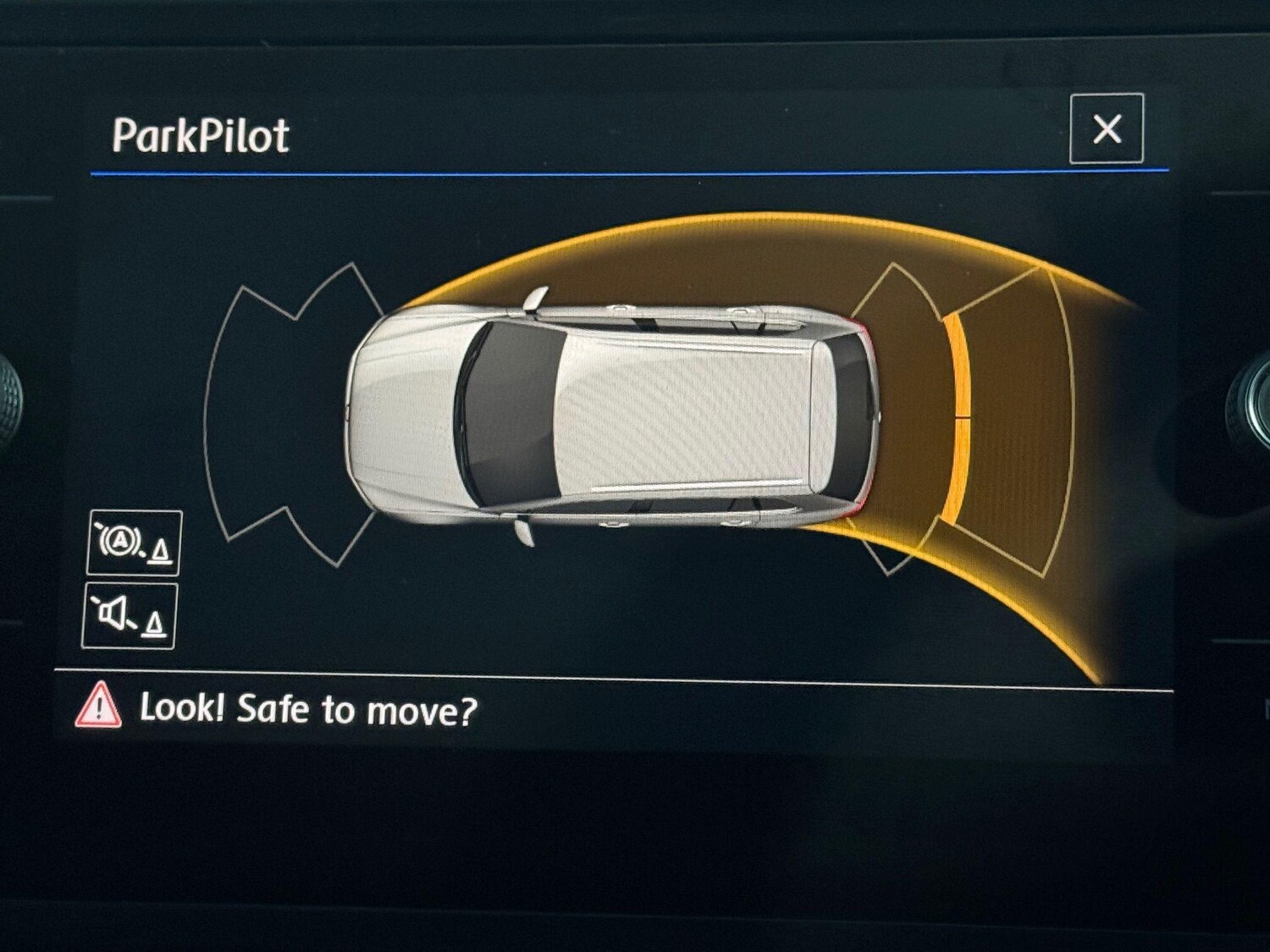Toggle the automatic braking assist icon
Viewport: 1270px width, 952px height.
pos(135,542)
